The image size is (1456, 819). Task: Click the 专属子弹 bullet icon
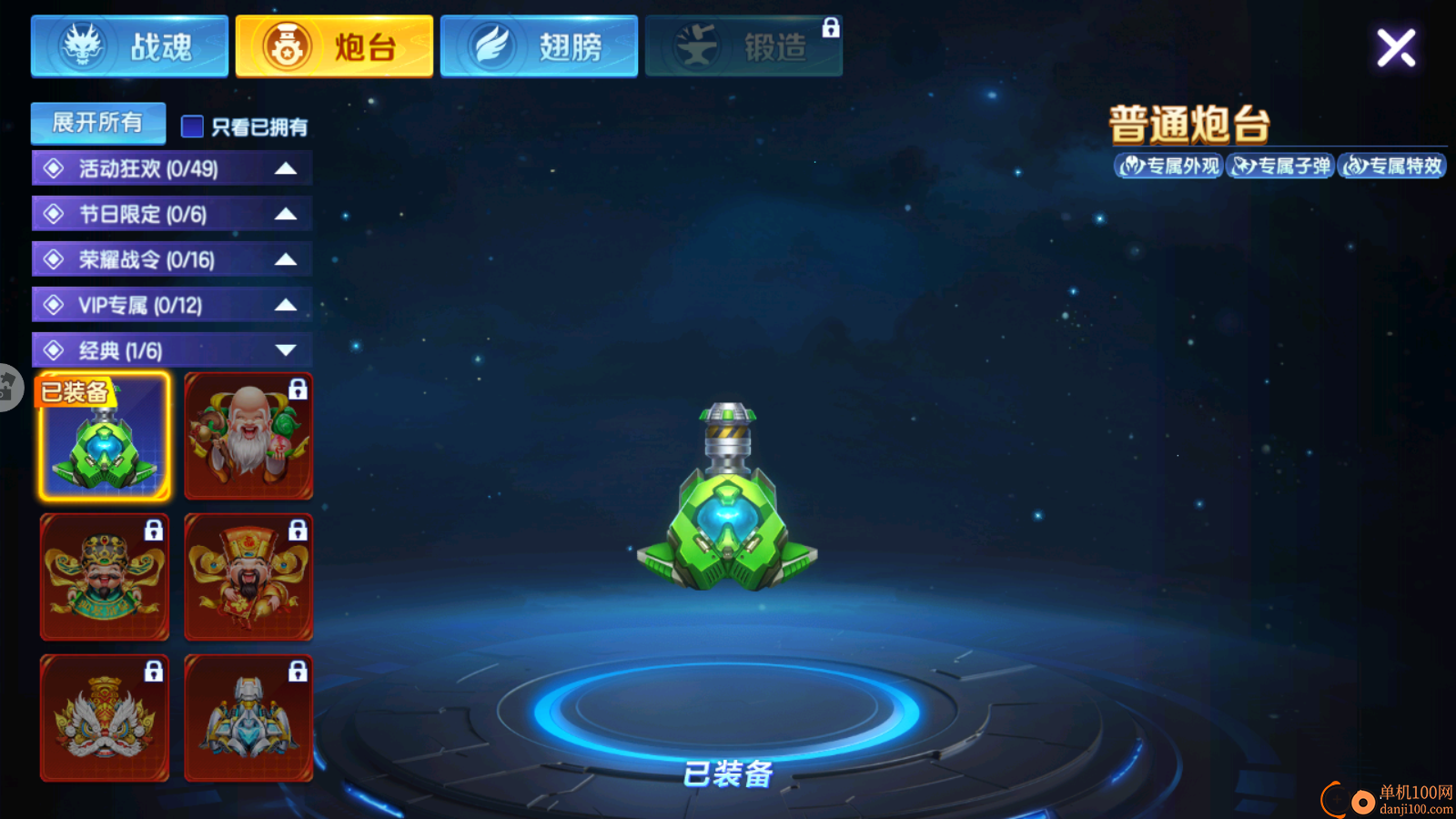(x=1281, y=167)
